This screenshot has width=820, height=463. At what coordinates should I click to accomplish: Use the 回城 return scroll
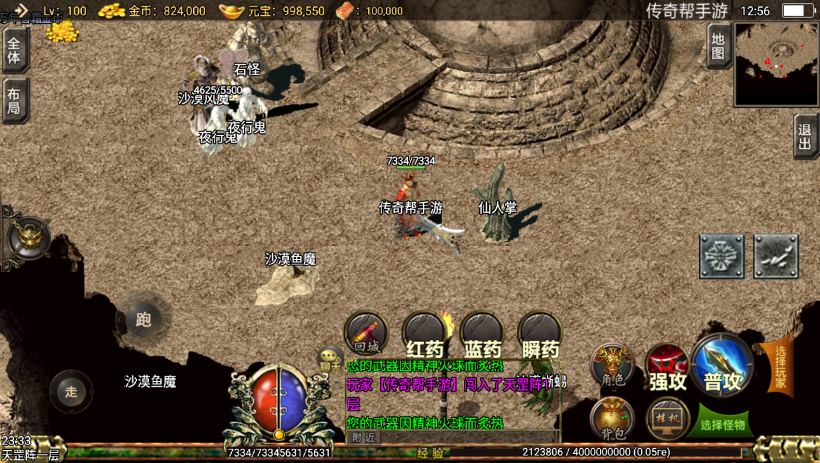click(366, 334)
